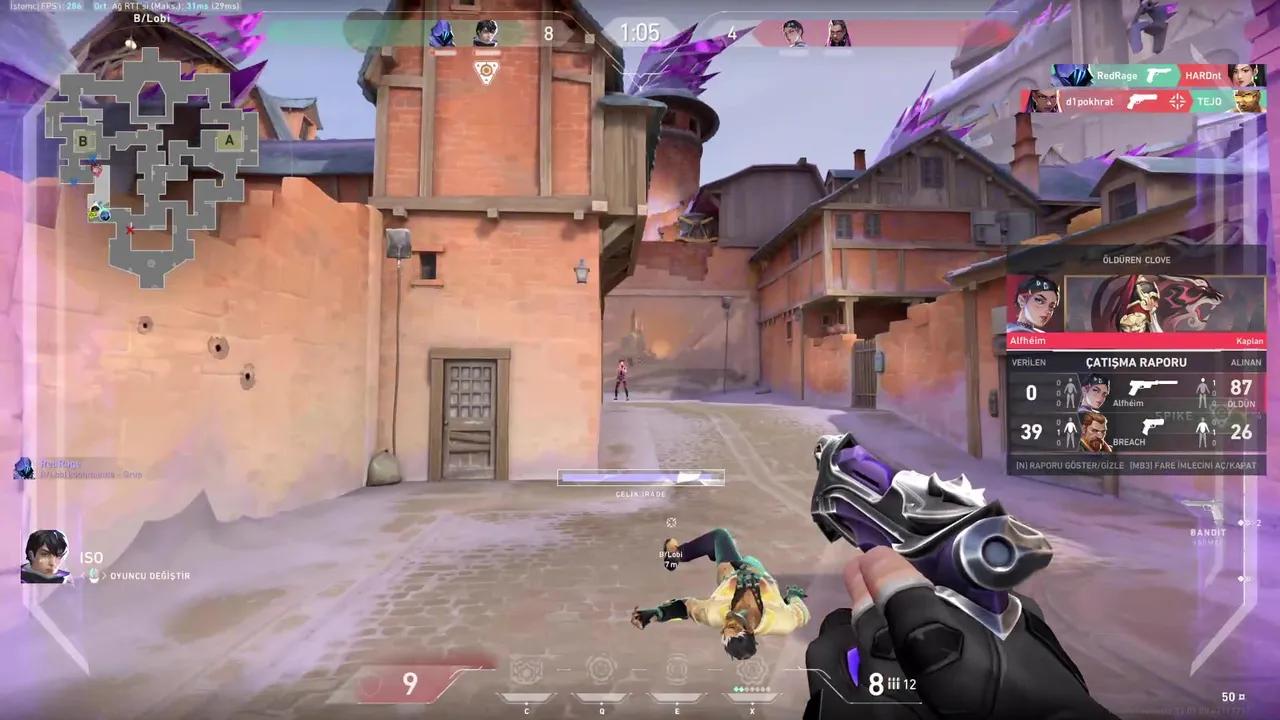Viewport: 1280px width, 720px height.
Task: Activate the C ability slot icon
Action: [526, 669]
